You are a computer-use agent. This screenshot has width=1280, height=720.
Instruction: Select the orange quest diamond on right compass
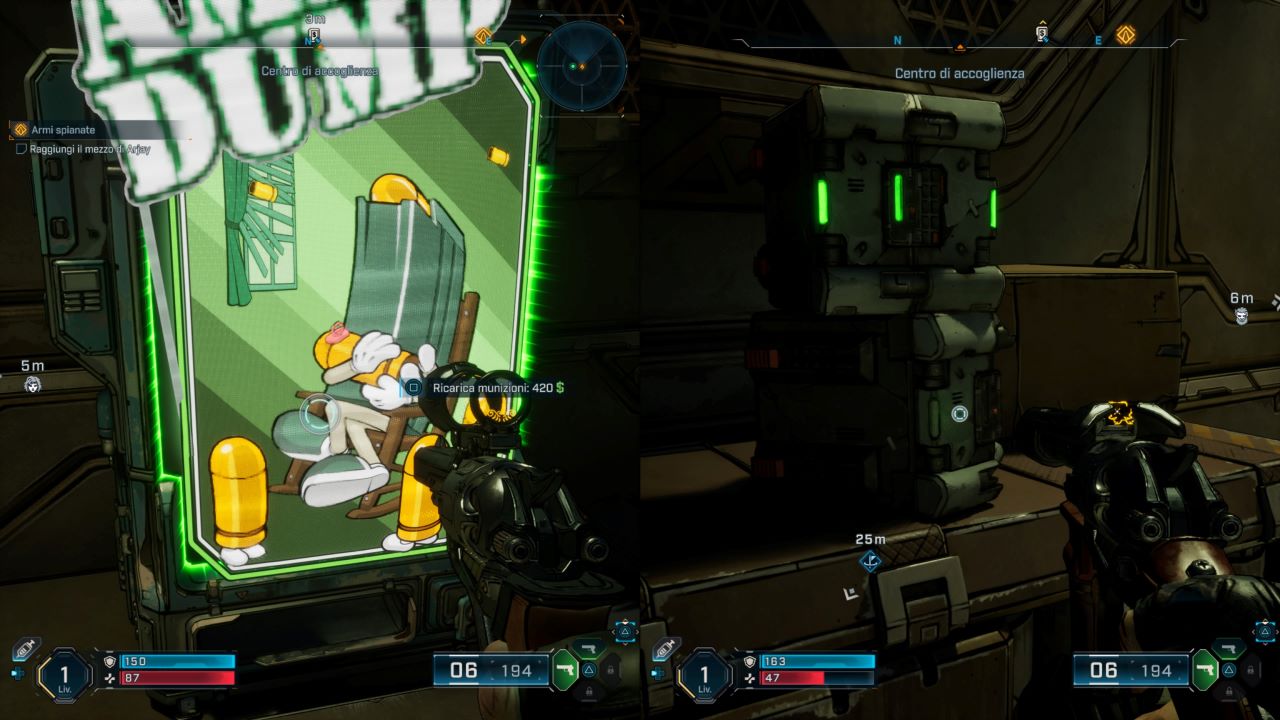click(1126, 35)
